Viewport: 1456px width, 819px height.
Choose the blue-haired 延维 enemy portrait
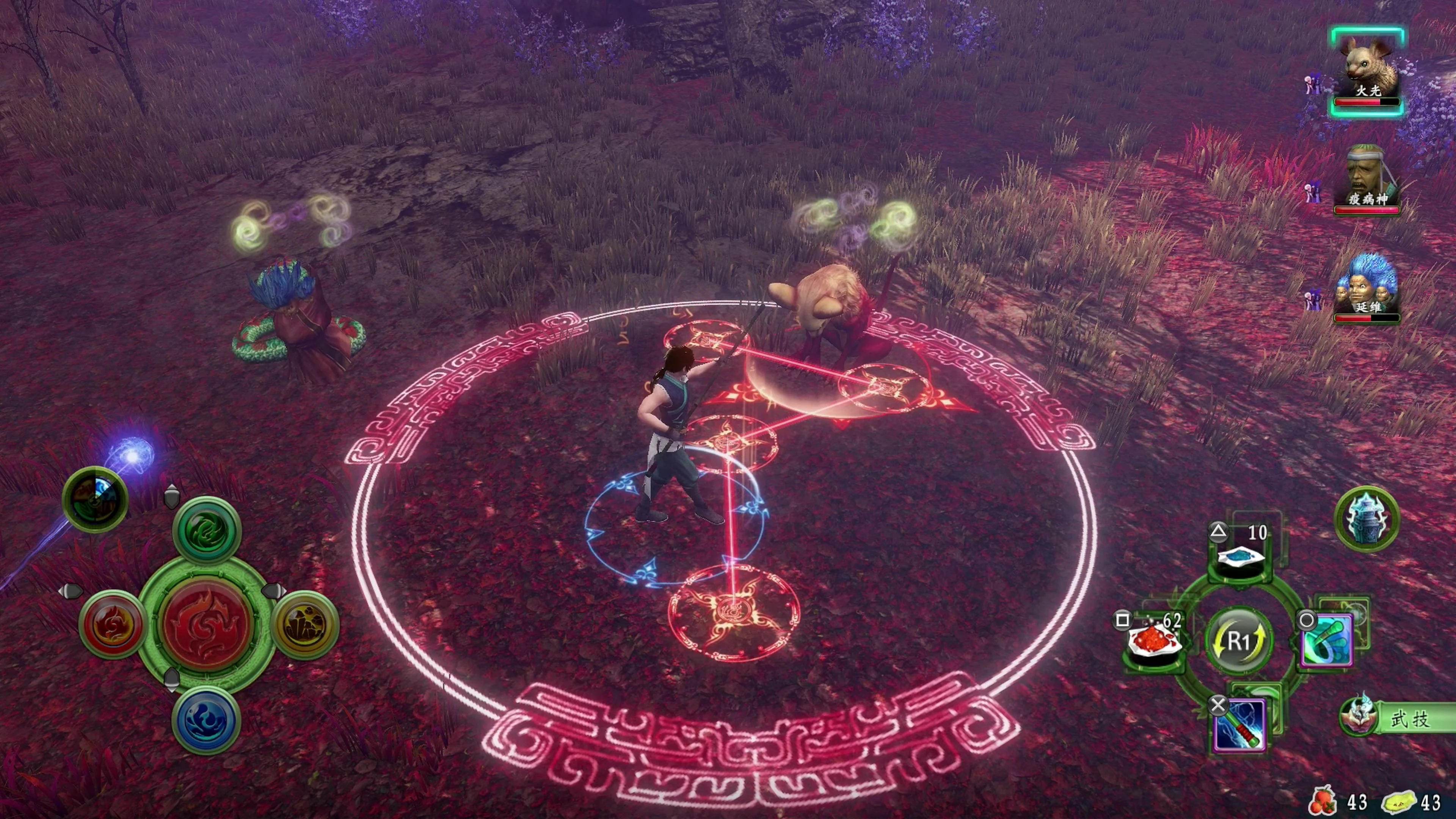point(1367,287)
